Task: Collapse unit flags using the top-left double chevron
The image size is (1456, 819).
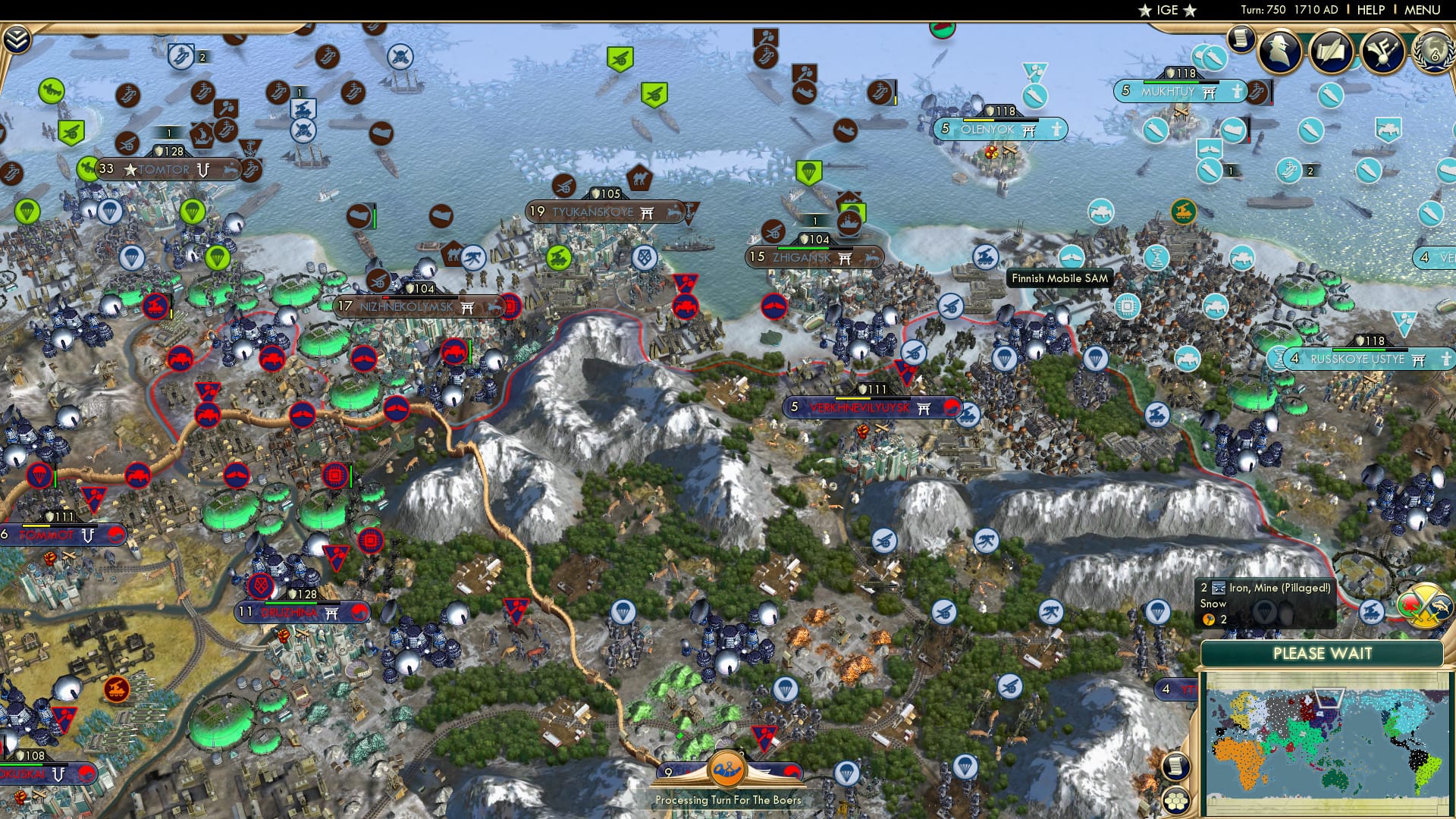Action: (18, 38)
